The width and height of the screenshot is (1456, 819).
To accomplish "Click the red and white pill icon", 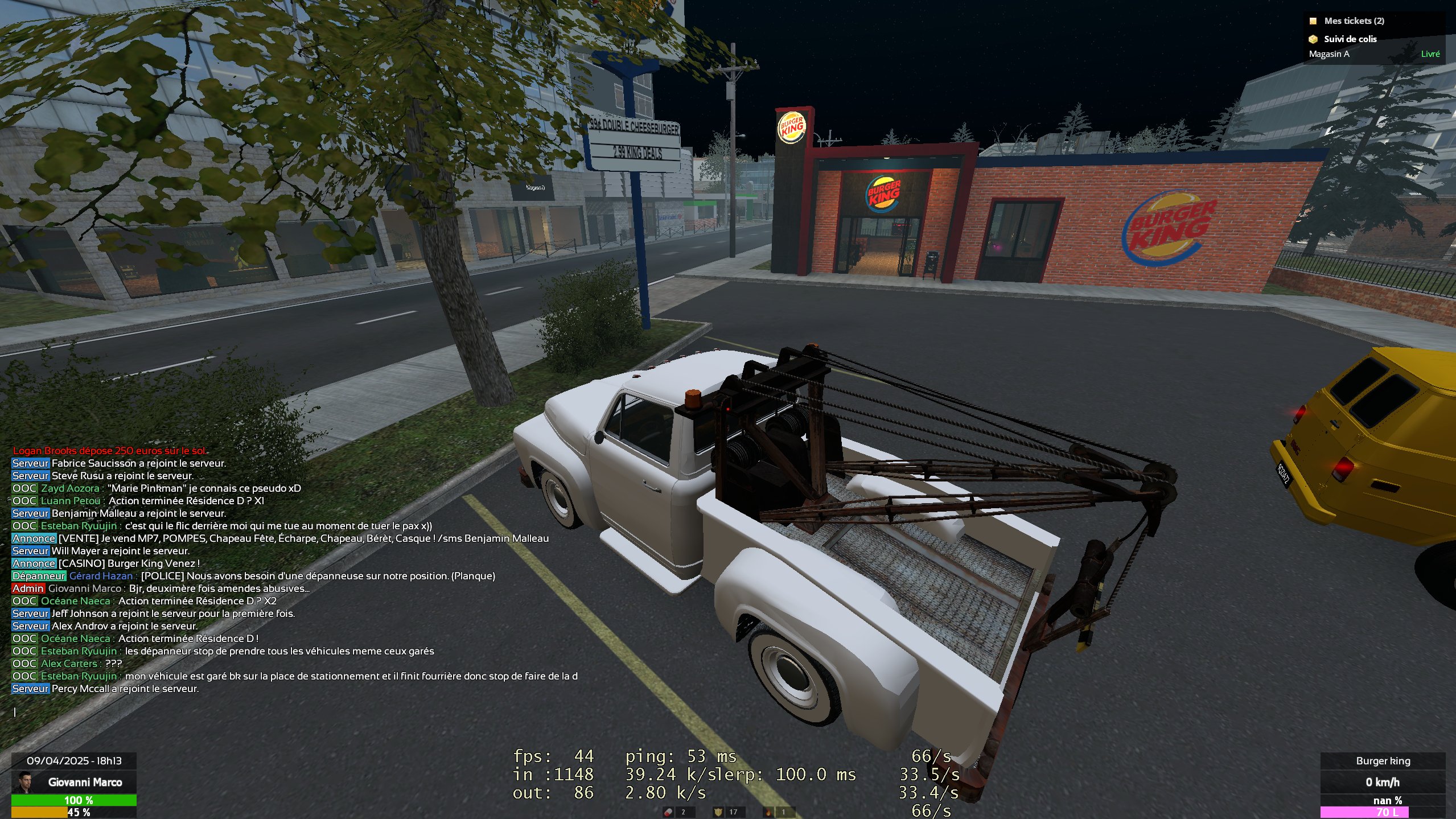I will coord(669,812).
